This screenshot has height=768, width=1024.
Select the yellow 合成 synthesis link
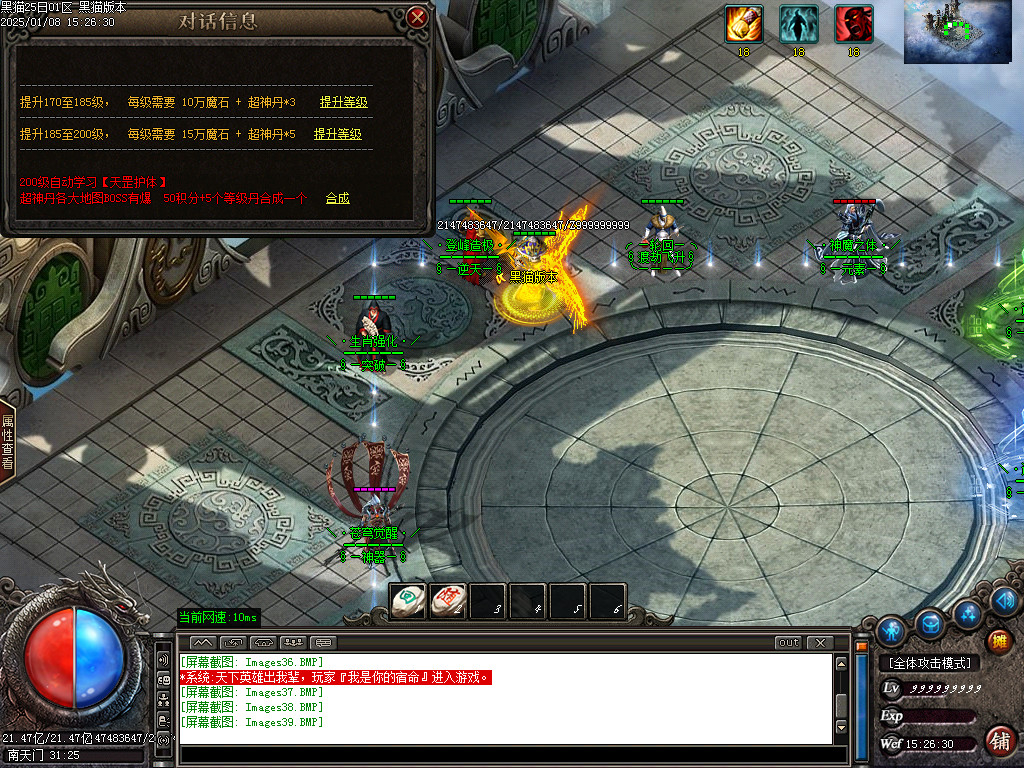(x=337, y=198)
